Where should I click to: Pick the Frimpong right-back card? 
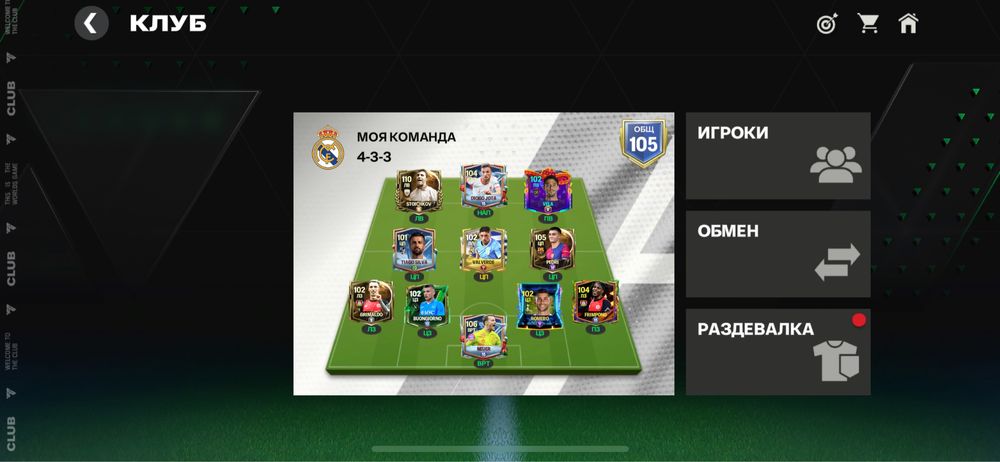point(594,301)
